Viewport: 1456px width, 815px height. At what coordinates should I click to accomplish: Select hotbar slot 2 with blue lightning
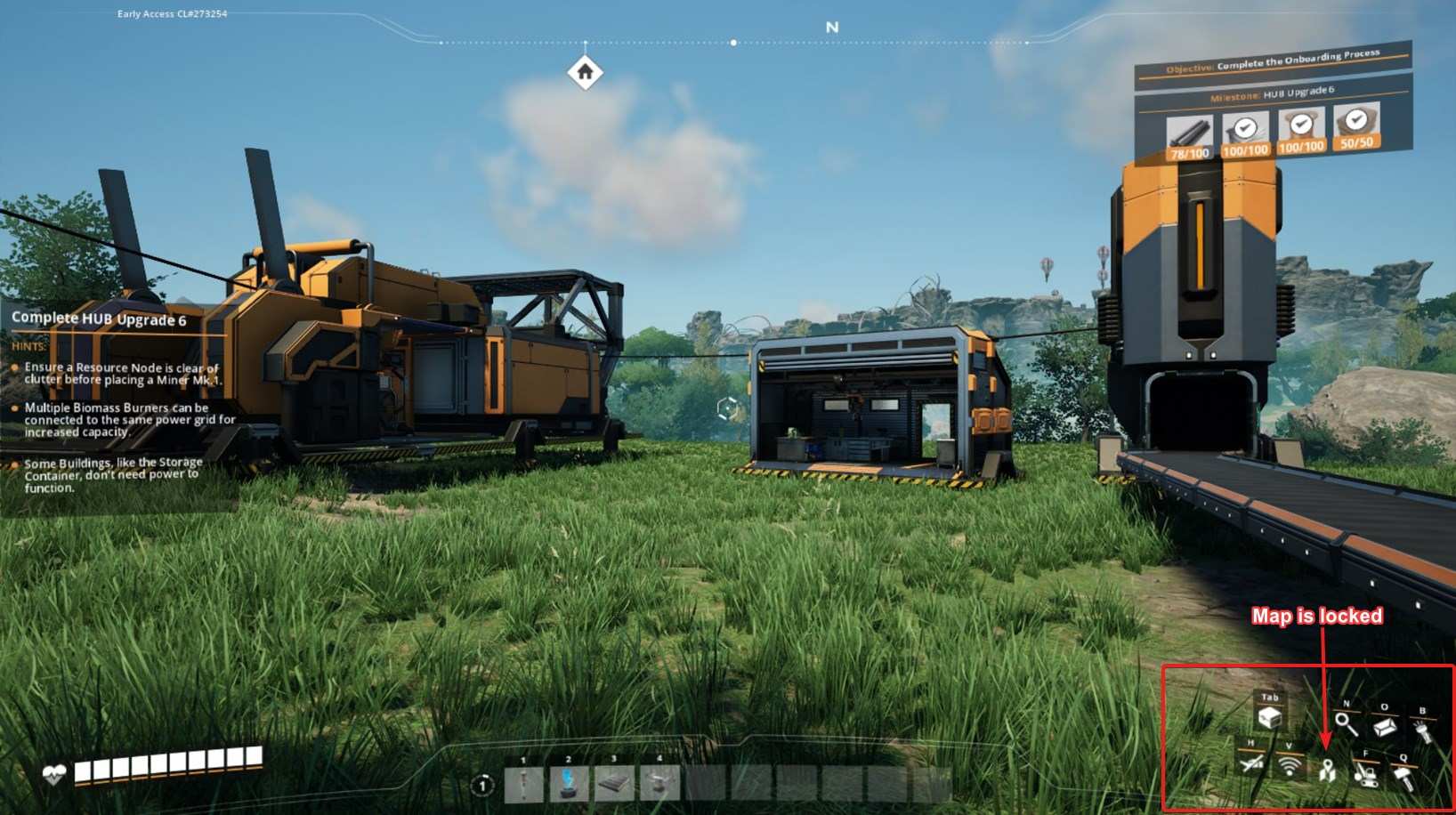pyautogui.click(x=569, y=784)
